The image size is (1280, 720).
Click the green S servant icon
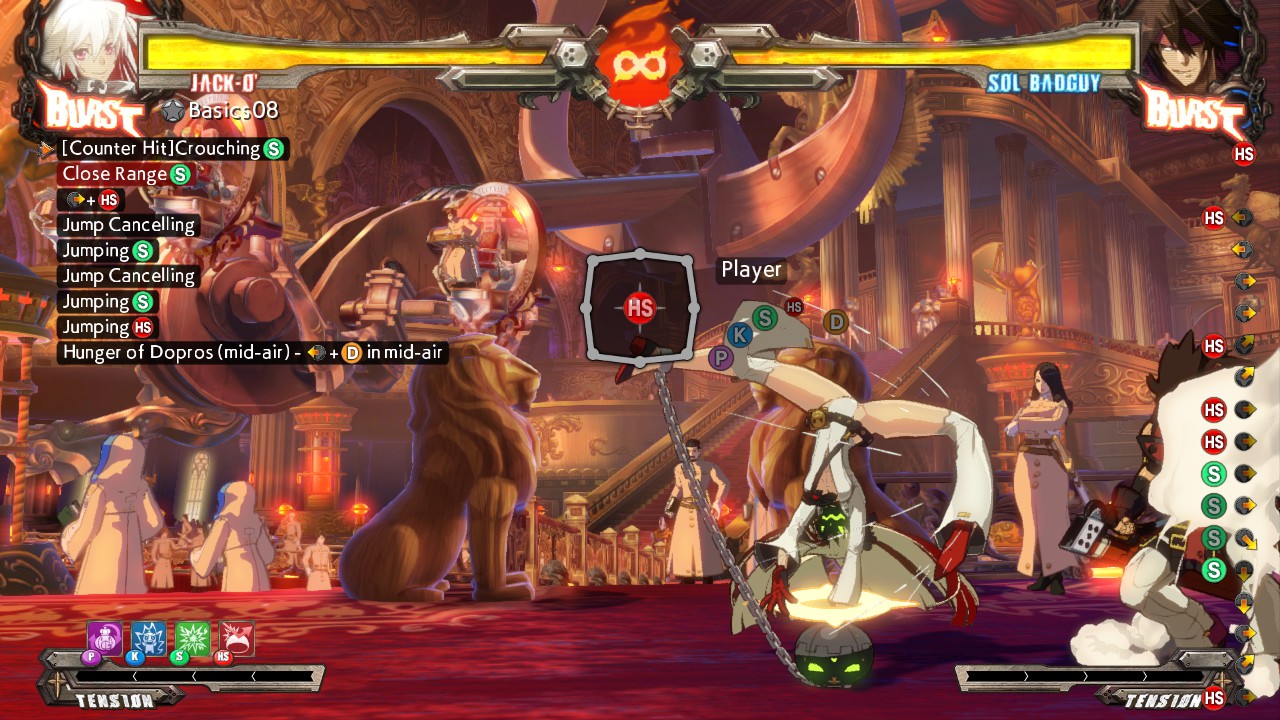pos(193,639)
